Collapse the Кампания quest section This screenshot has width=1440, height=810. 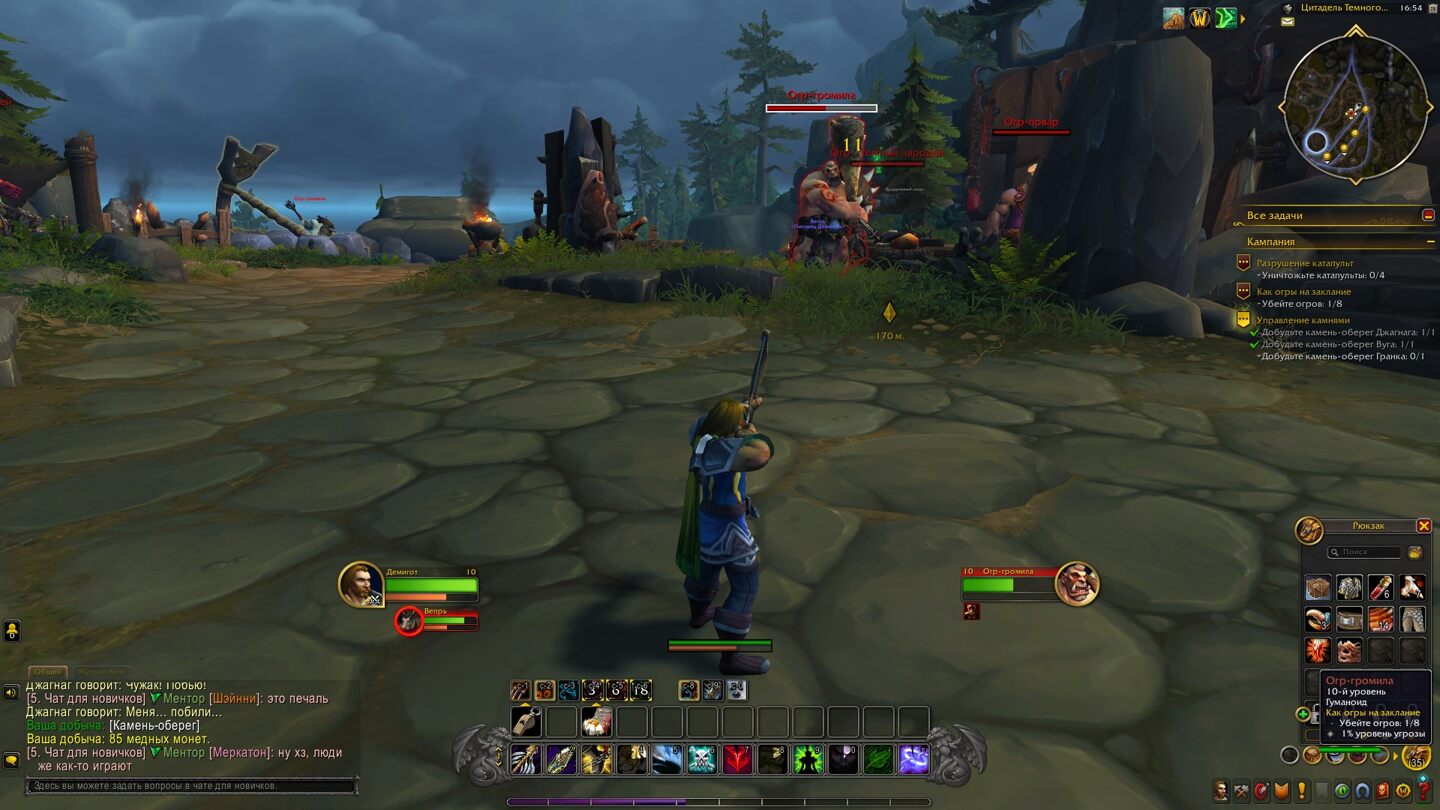tap(1431, 242)
